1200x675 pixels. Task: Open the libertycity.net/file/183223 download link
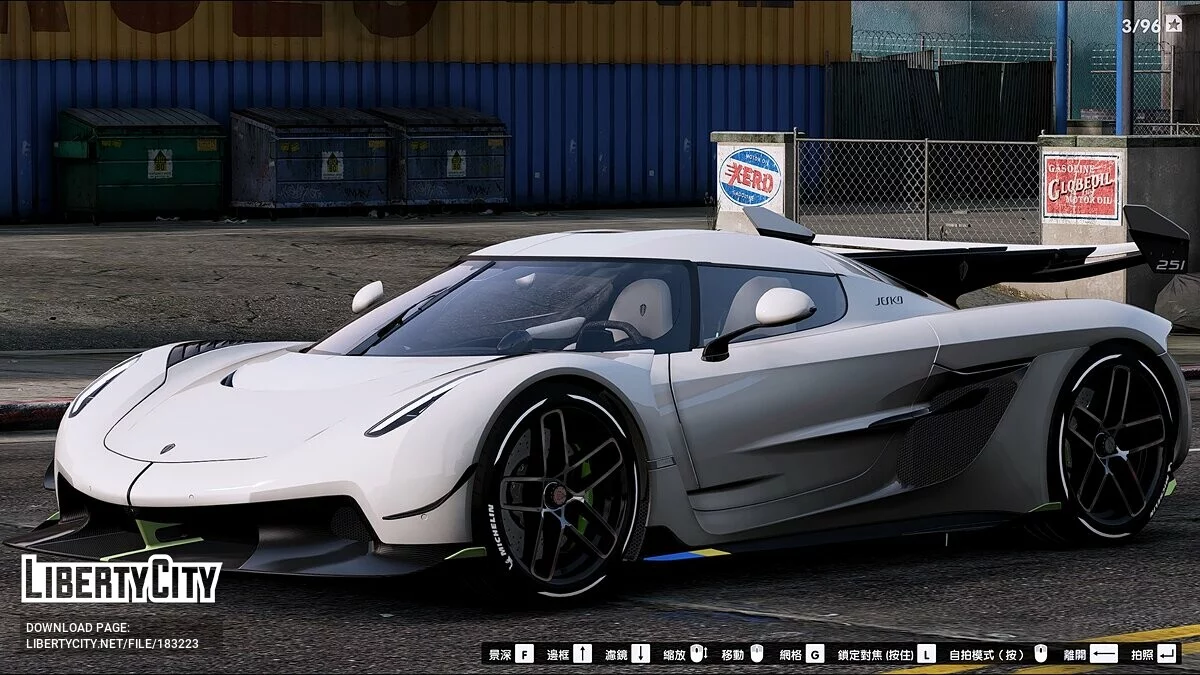coord(112,644)
